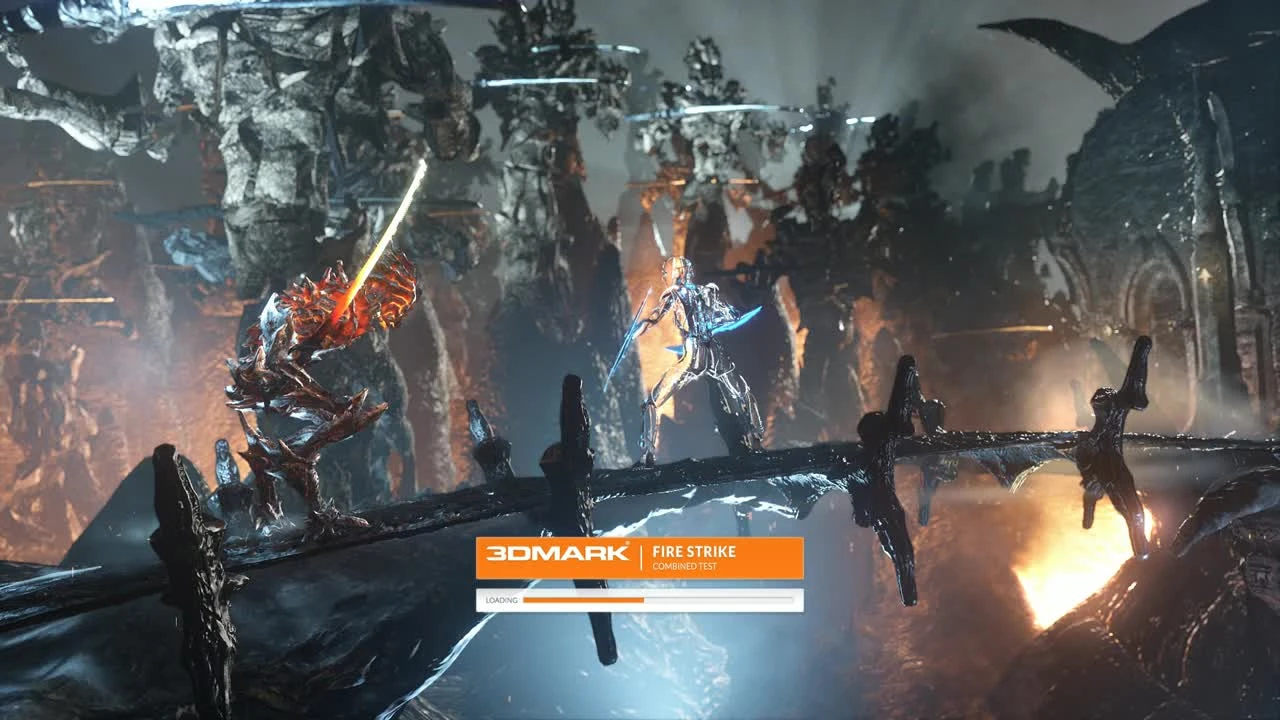The height and width of the screenshot is (720, 1280).
Task: Click the LOADING text label
Action: pos(501,600)
